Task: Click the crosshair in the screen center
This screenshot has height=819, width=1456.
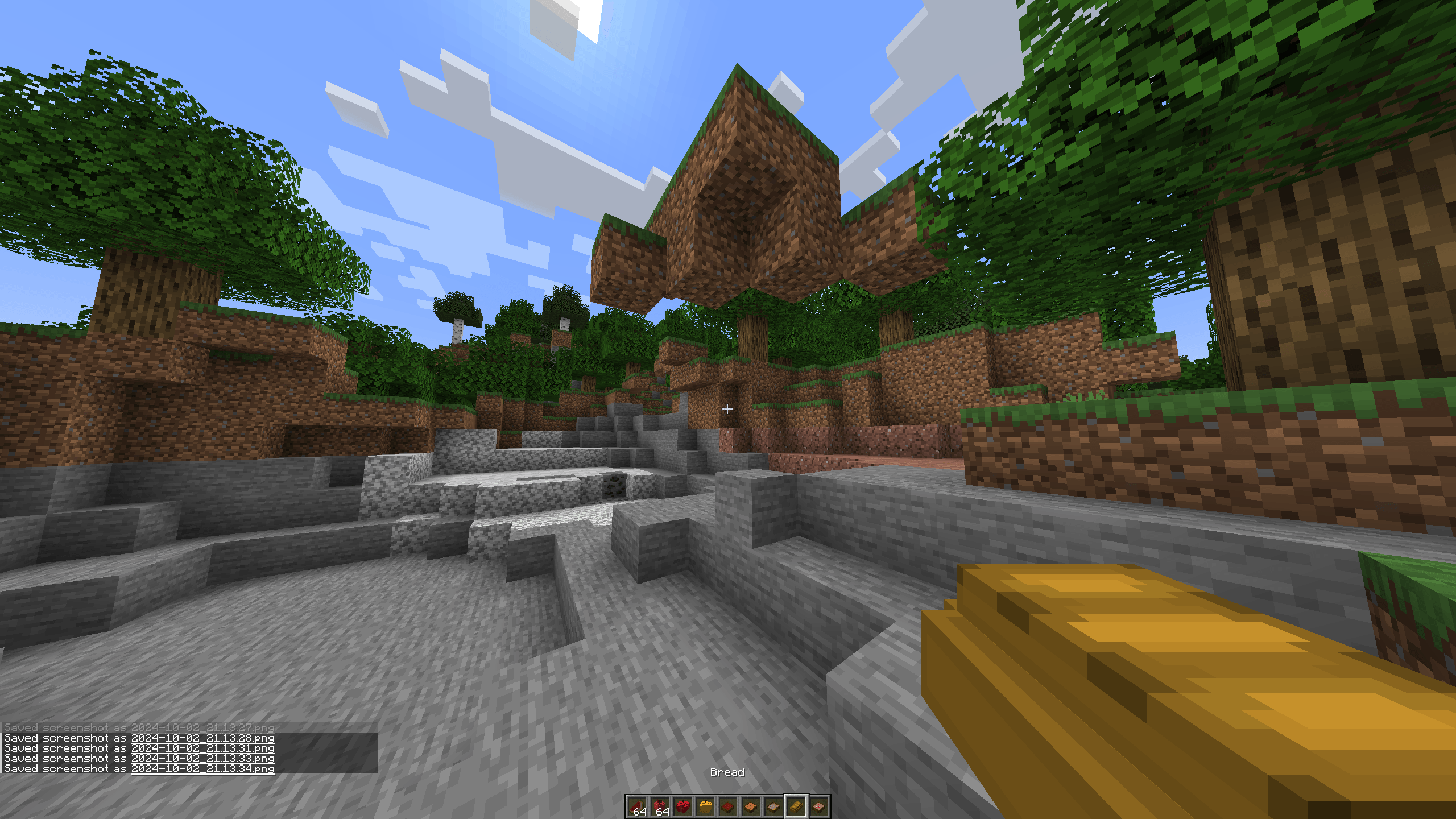Action: (x=728, y=408)
